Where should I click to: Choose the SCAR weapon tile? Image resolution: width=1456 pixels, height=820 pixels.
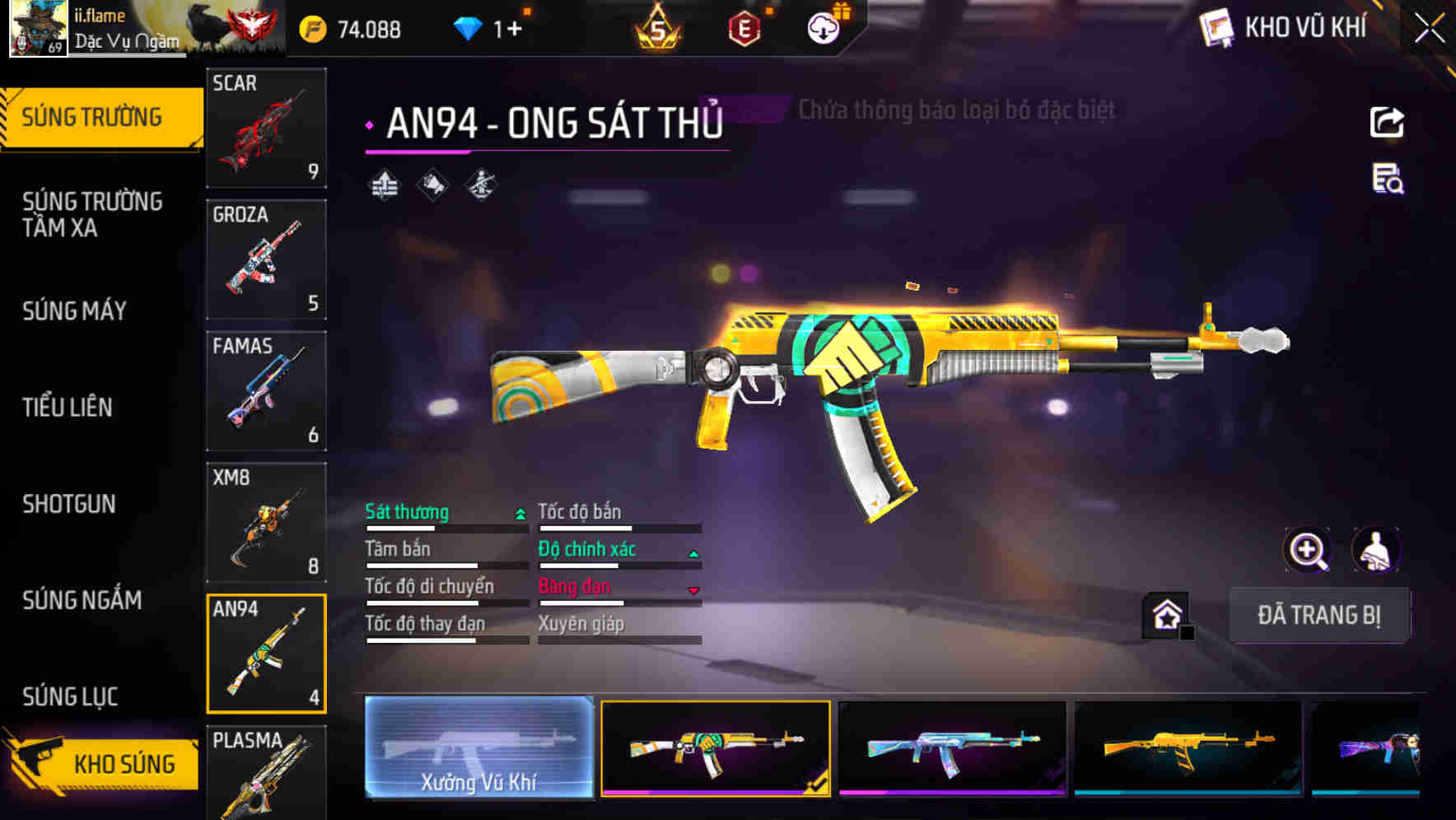pyautogui.click(x=266, y=128)
